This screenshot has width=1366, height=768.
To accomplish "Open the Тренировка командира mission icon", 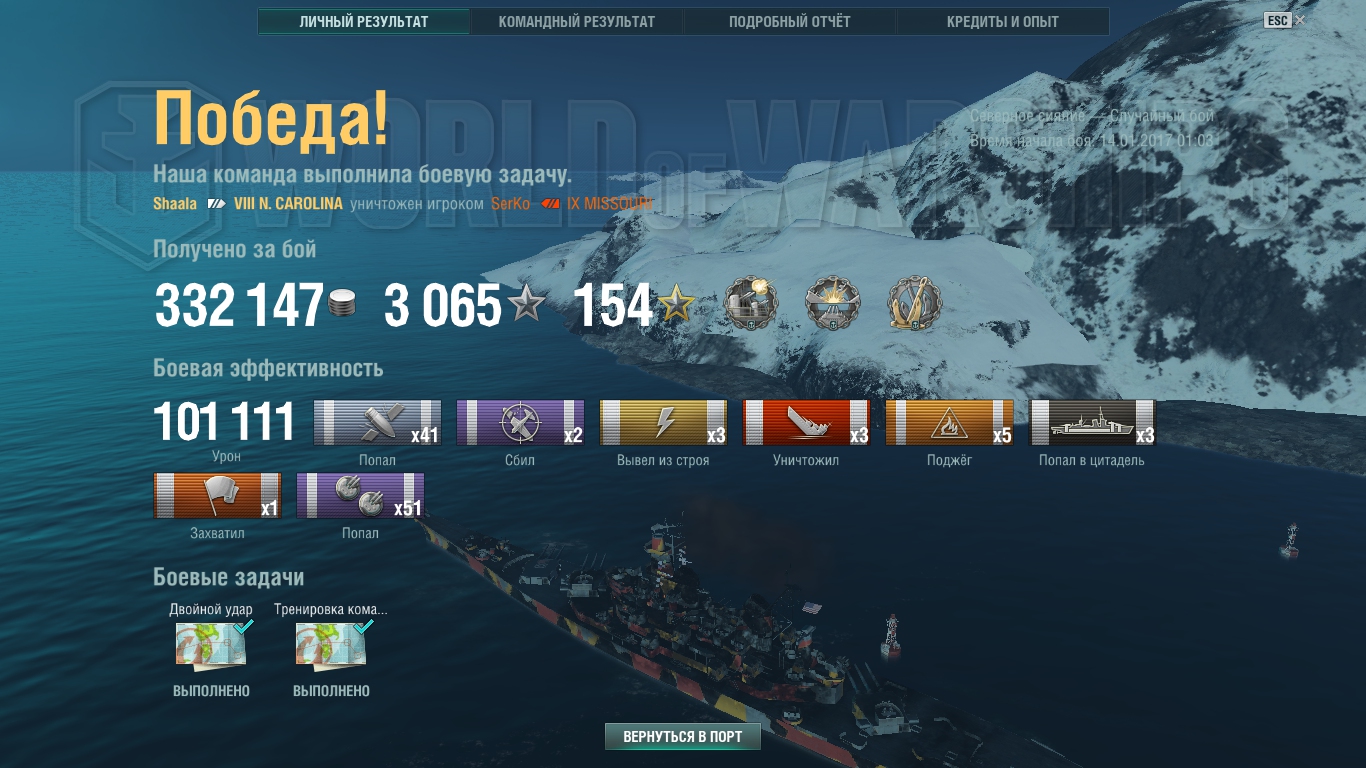I will point(331,645).
